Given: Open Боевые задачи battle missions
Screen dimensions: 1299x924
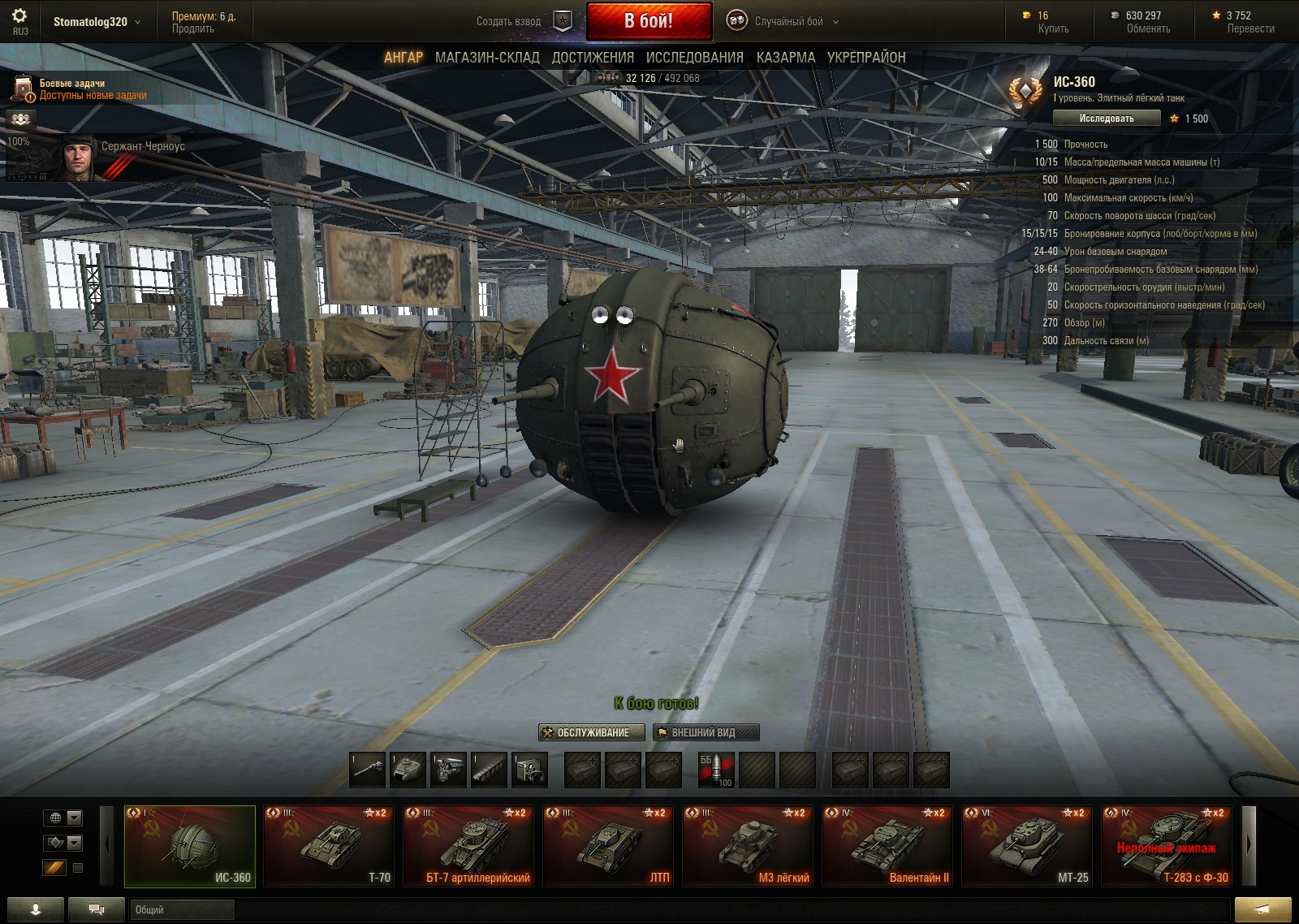Looking at the screenshot, I should click(80, 89).
